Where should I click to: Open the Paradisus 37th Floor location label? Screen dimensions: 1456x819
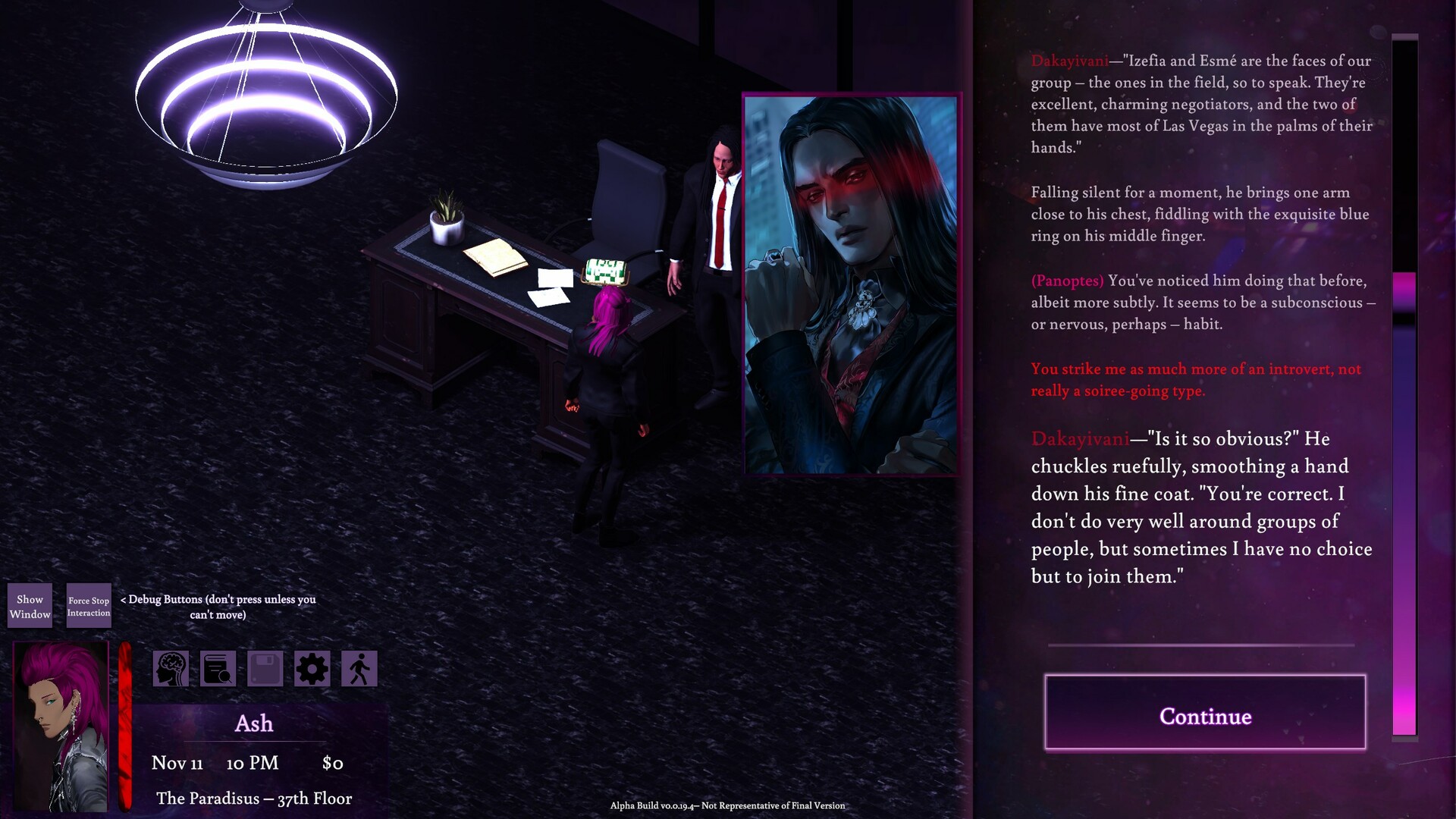pos(254,798)
